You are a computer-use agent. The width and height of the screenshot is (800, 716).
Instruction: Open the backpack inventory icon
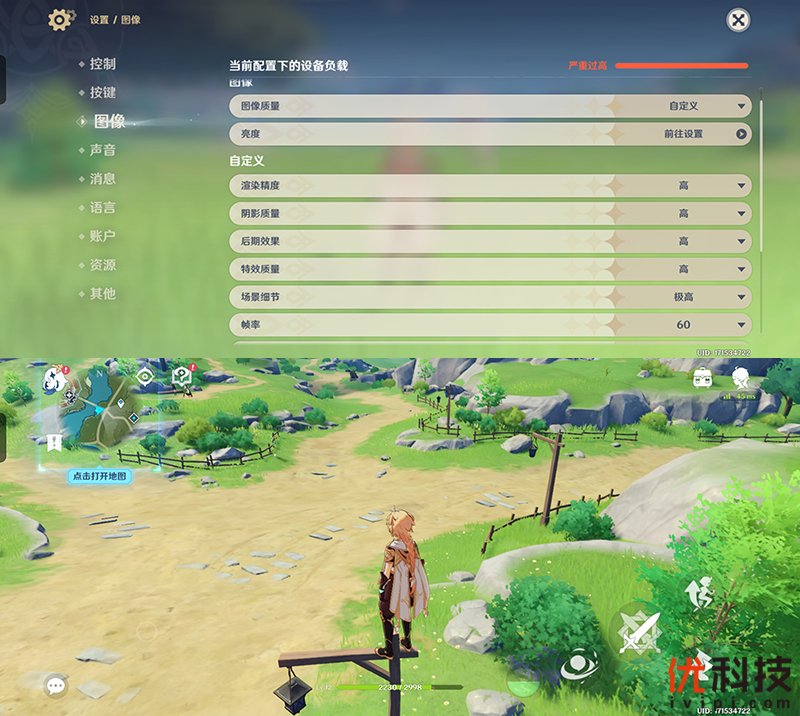[704, 378]
